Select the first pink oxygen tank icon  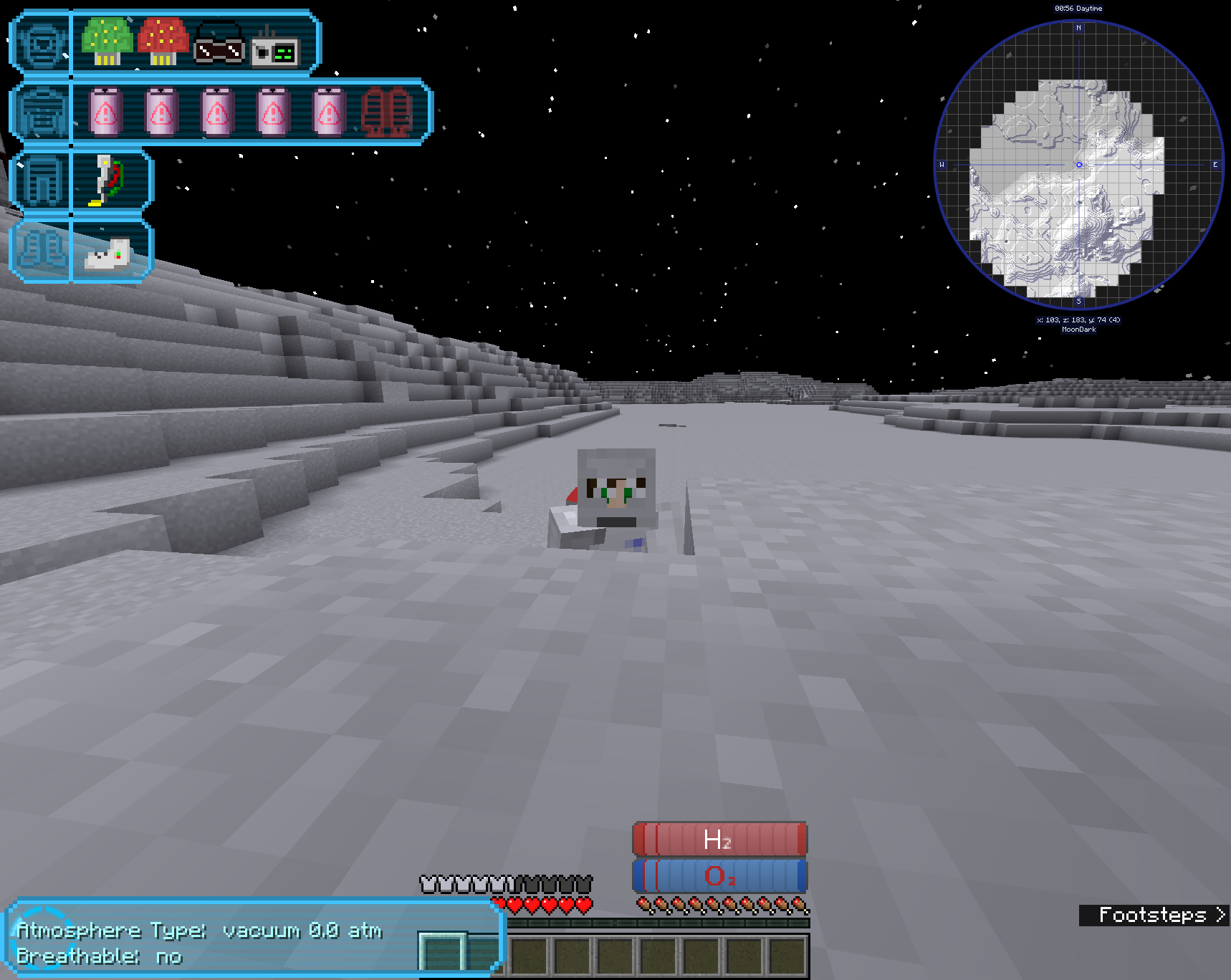click(106, 111)
